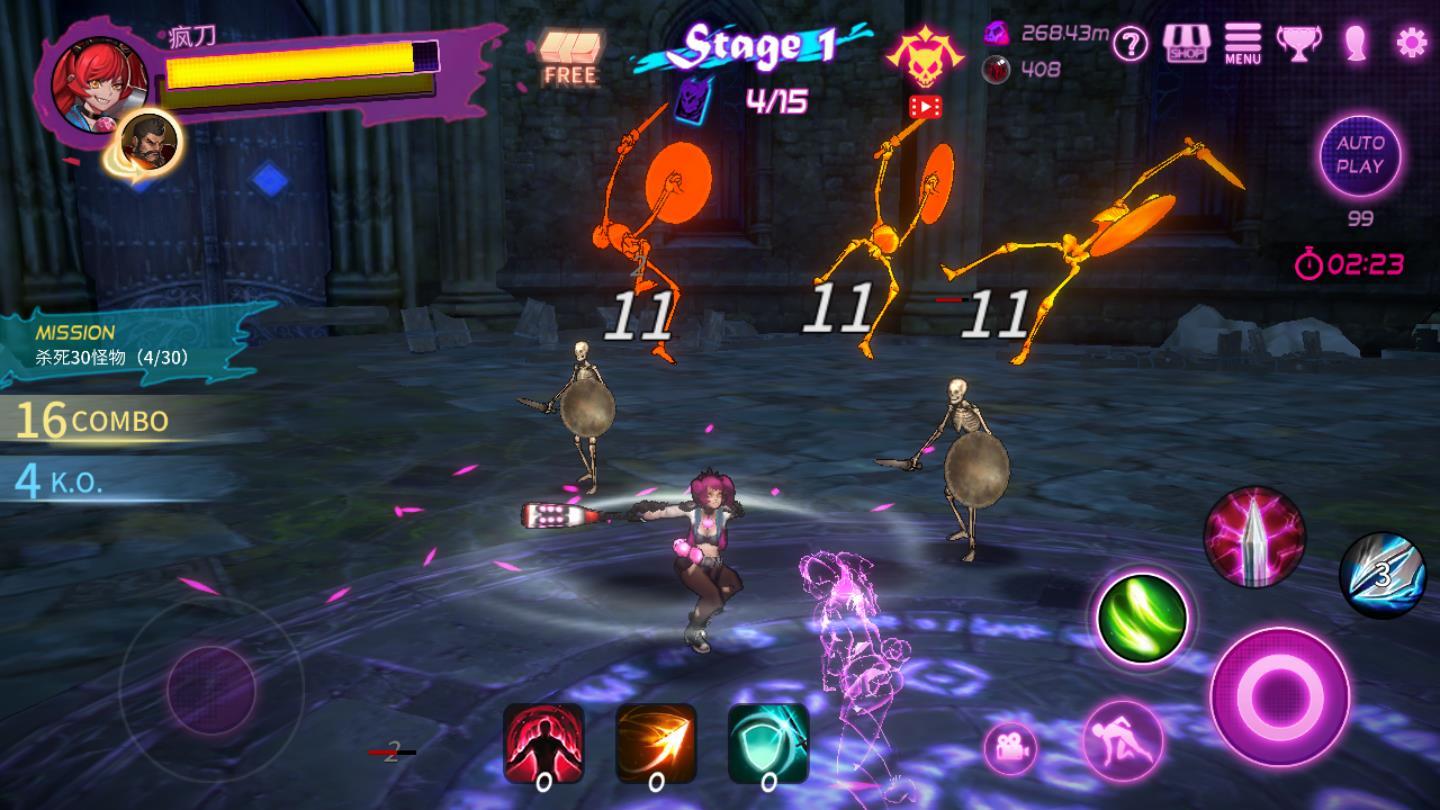Show help via the question mark icon
This screenshot has width=1440, height=810.
click(1130, 44)
